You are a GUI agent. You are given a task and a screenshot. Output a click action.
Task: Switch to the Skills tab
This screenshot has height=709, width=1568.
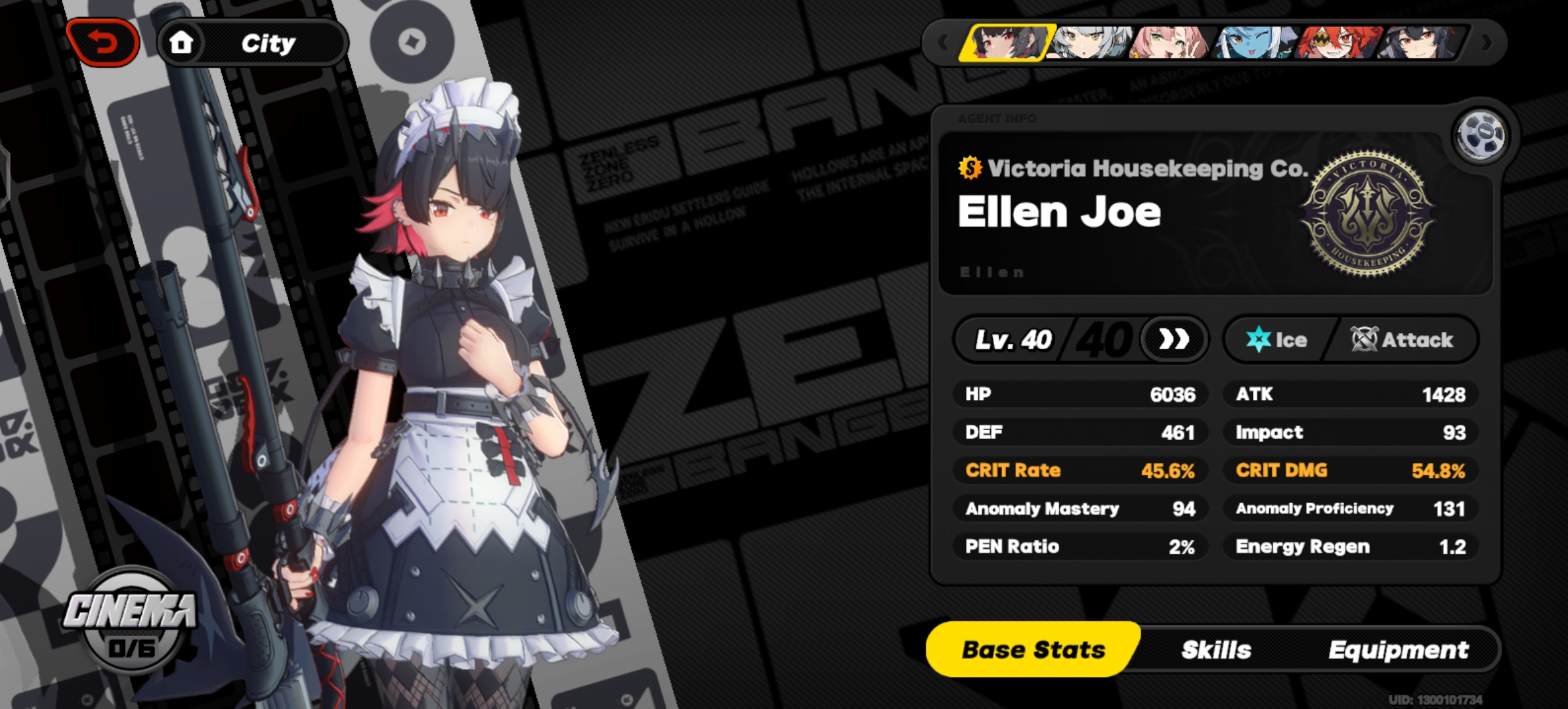[1216, 649]
